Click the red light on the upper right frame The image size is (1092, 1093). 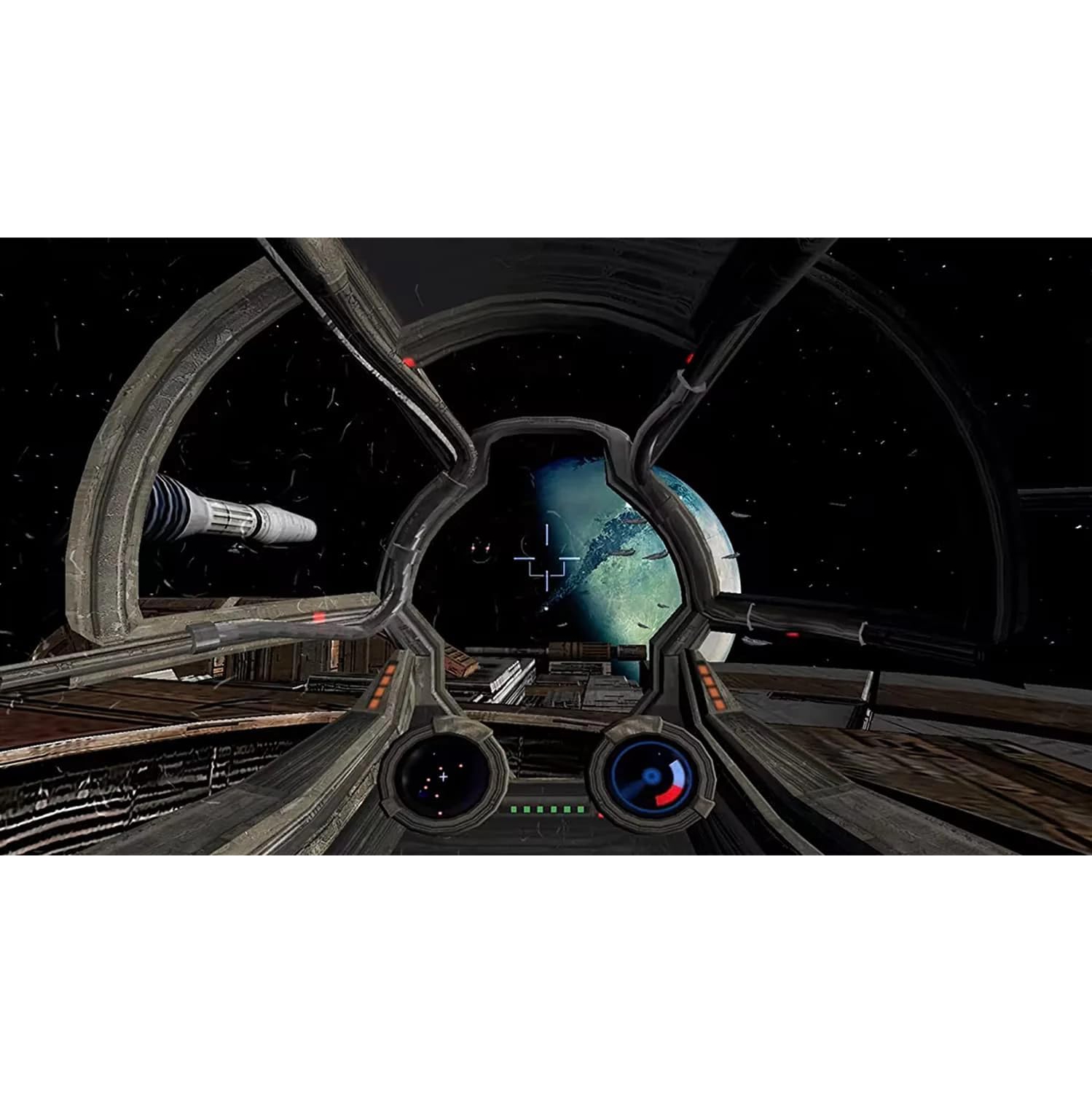tap(689, 357)
